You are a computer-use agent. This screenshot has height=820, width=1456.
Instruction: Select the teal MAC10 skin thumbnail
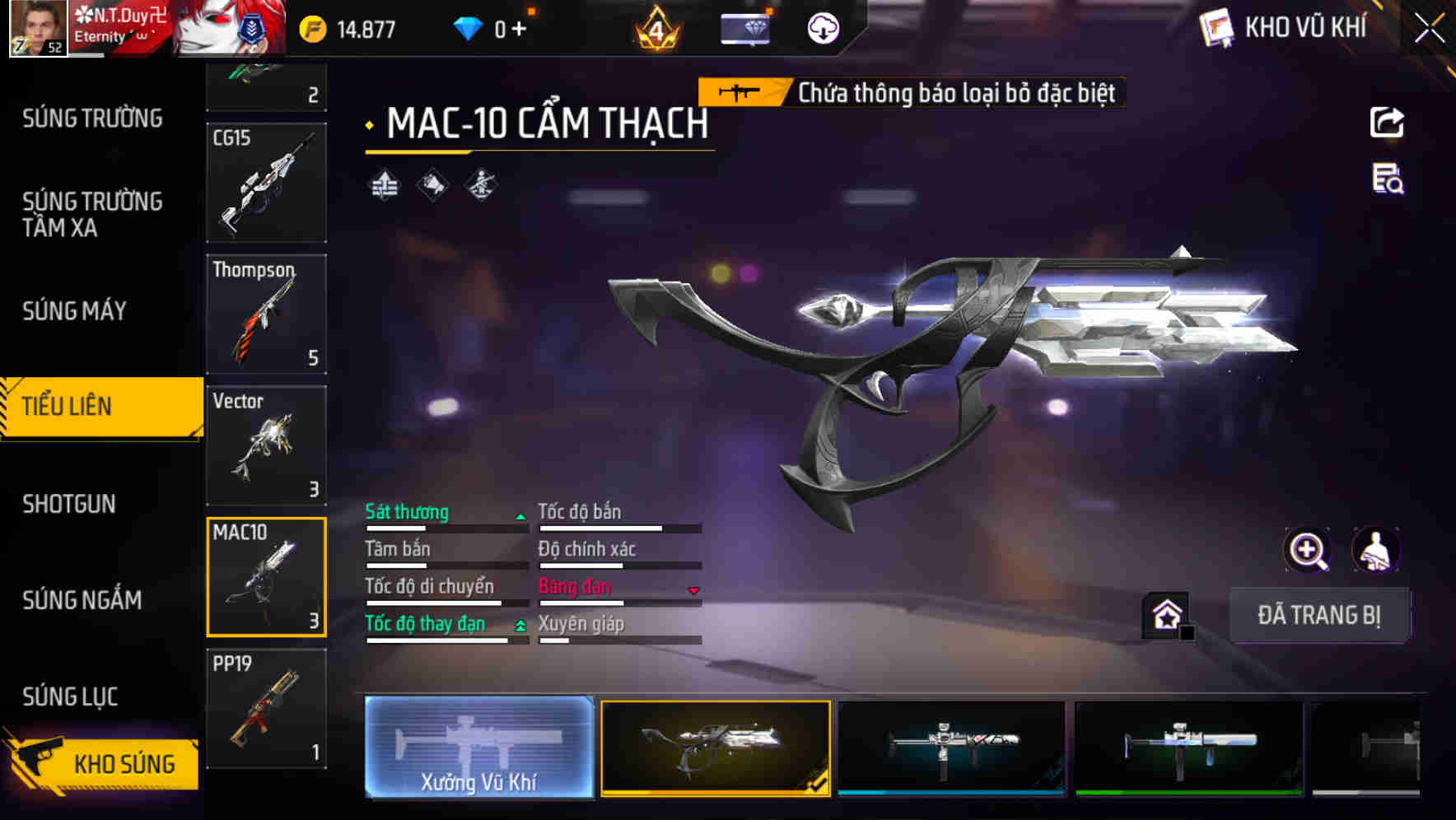coord(951,747)
